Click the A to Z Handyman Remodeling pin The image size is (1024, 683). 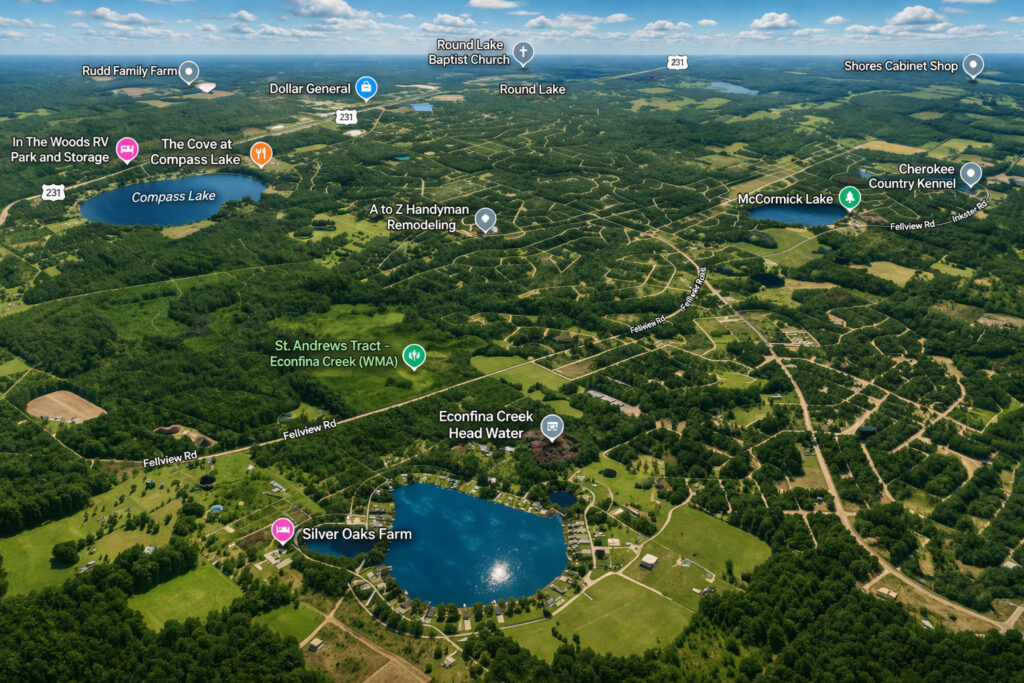485,218
